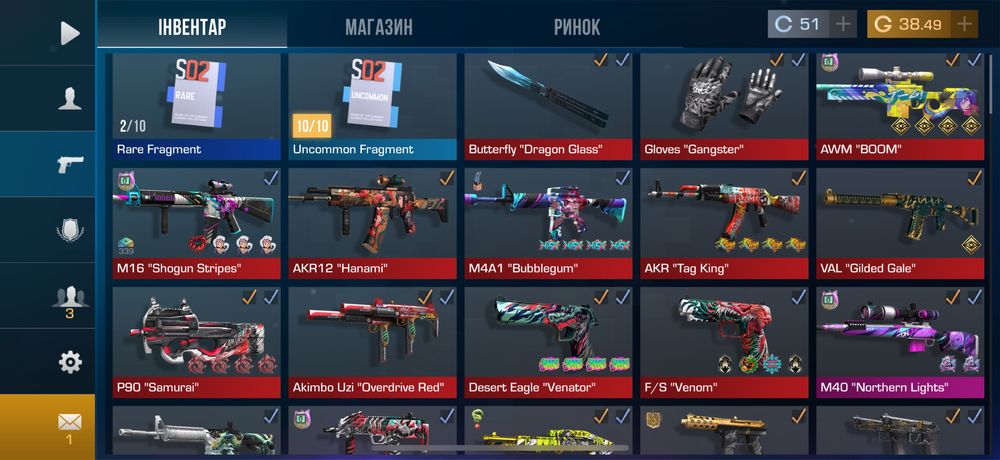
Task: Switch to the Магазин tab
Action: click(x=378, y=27)
